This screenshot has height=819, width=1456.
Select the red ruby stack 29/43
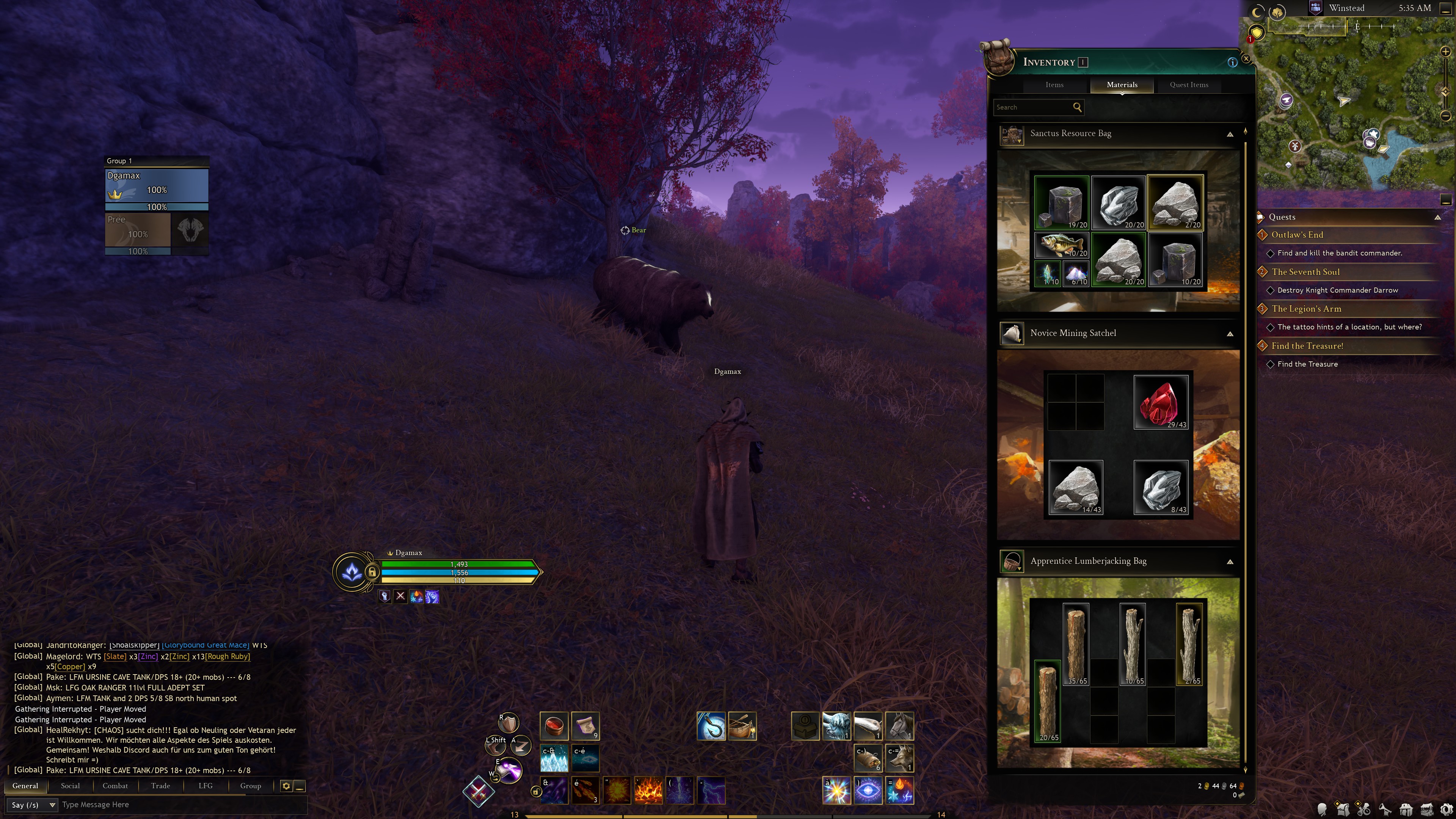(1160, 402)
